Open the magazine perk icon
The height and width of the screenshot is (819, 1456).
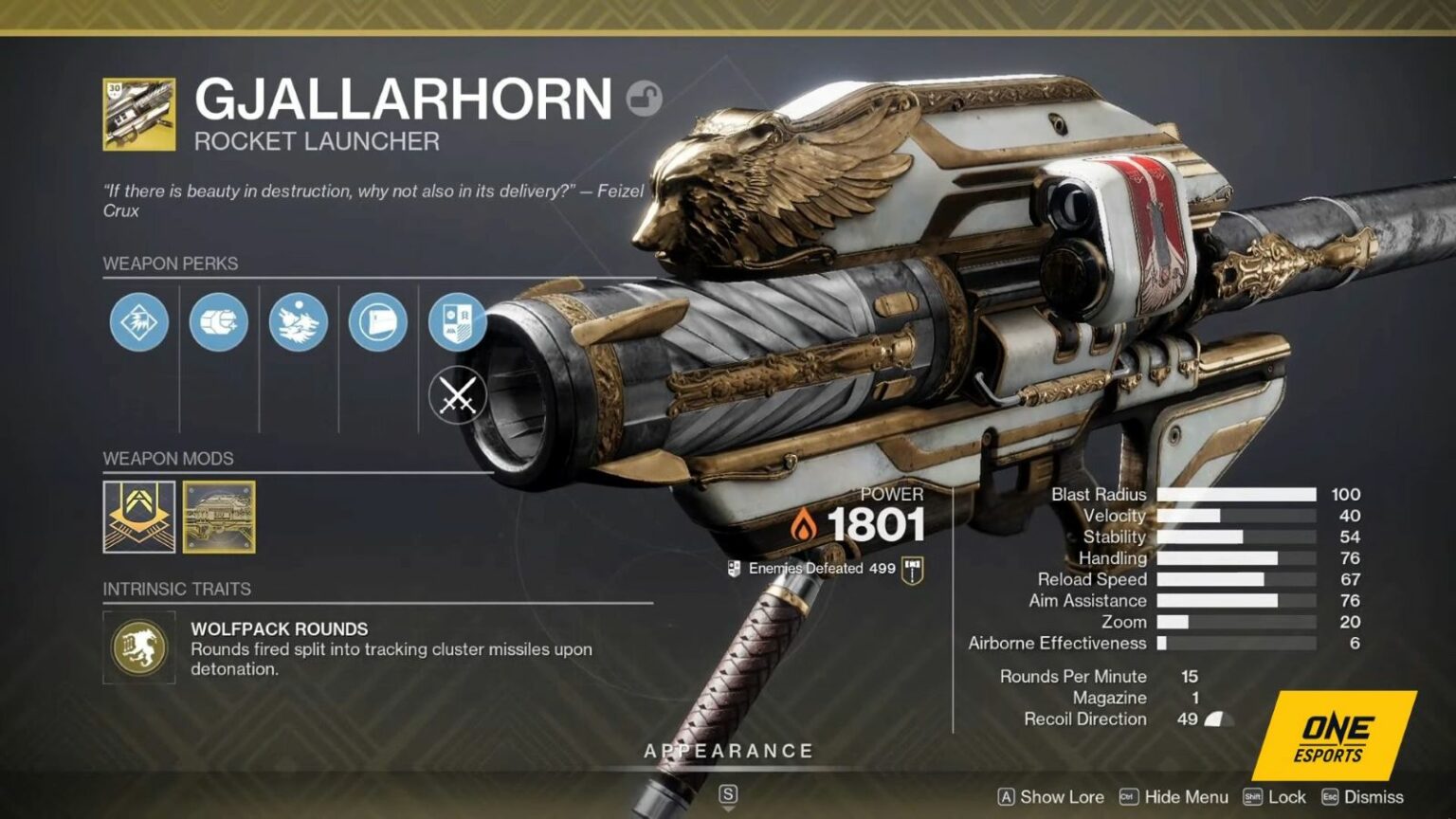pyautogui.click(x=376, y=322)
